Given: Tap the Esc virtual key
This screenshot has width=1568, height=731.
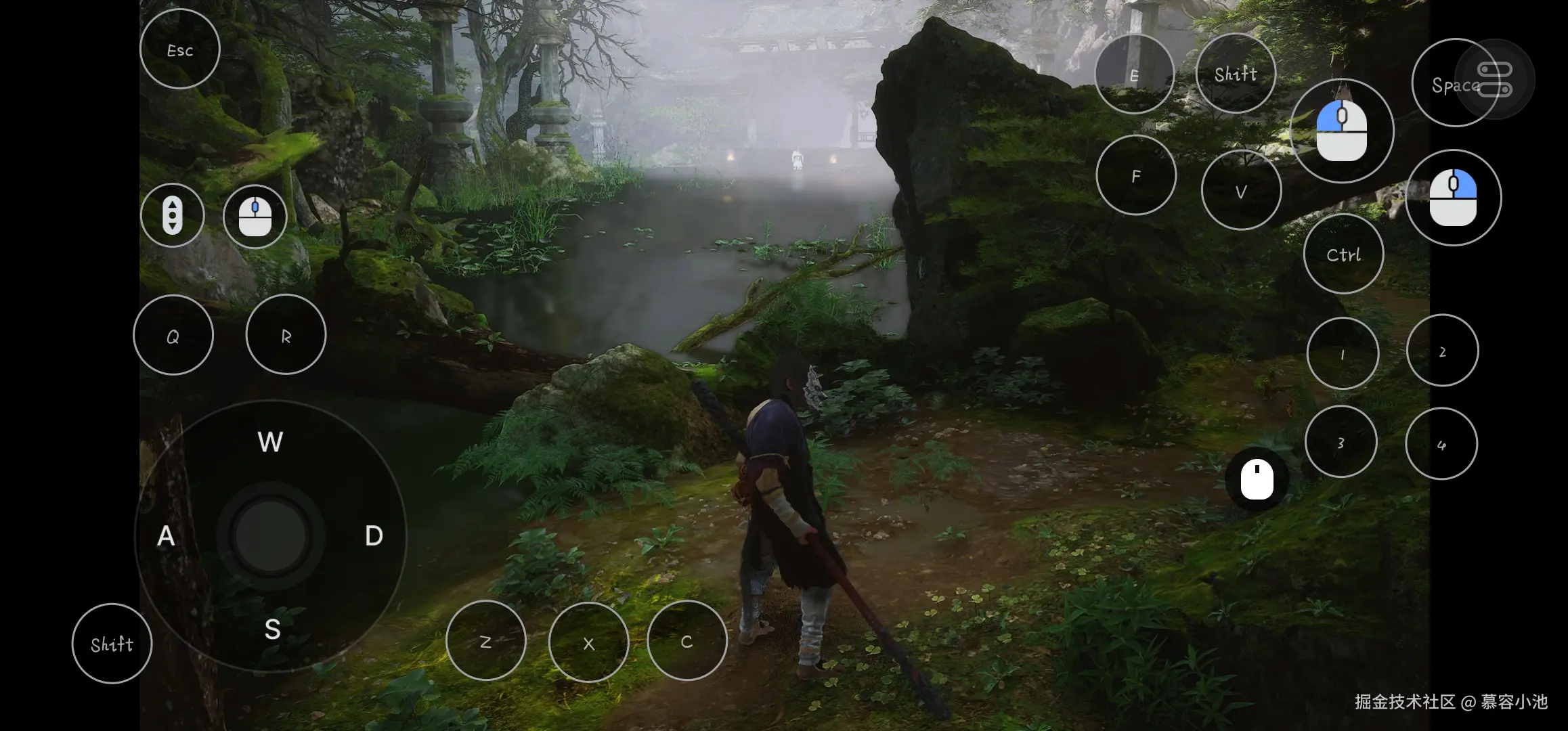Looking at the screenshot, I should click(x=180, y=49).
